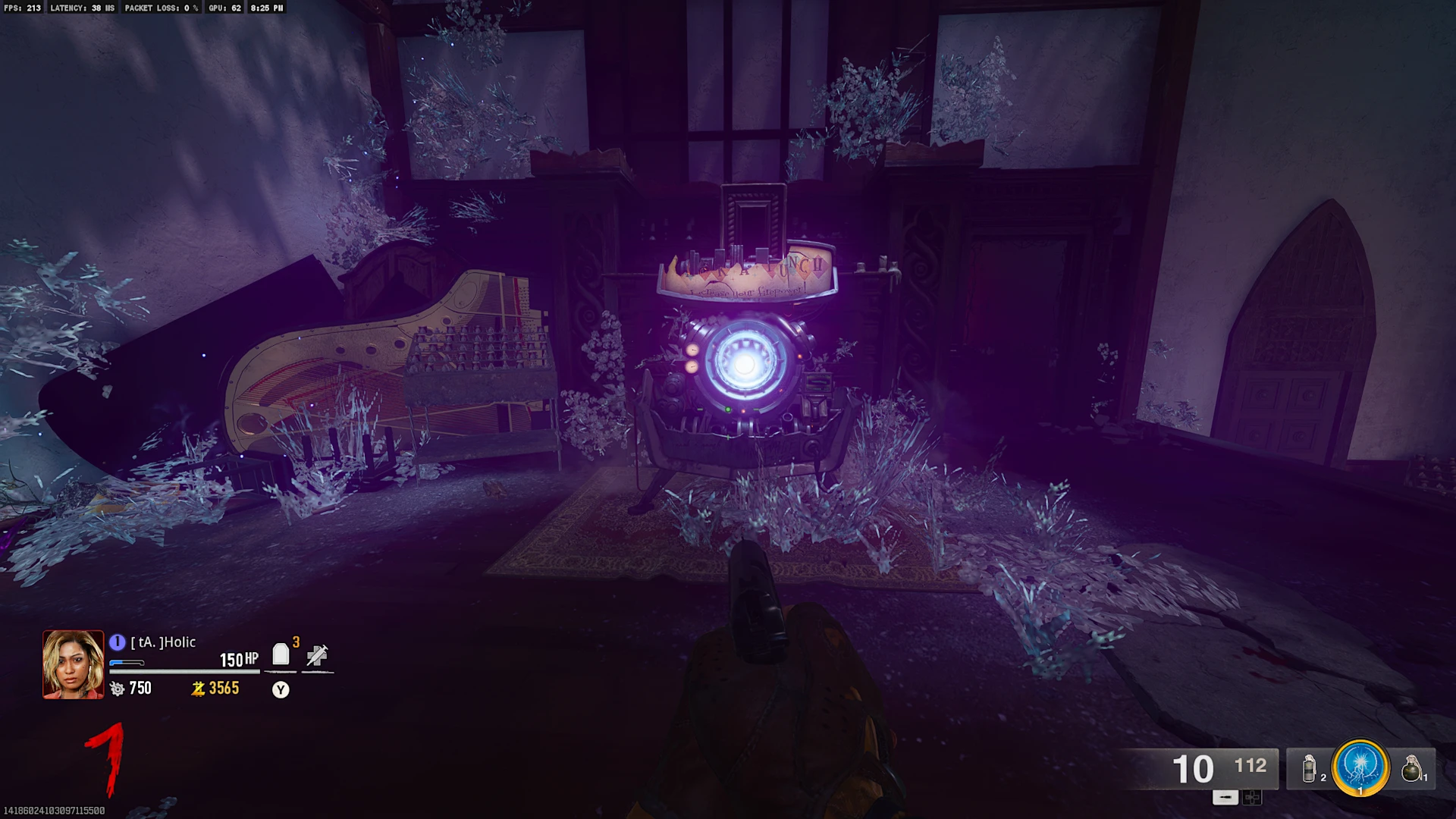This screenshot has width=1456, height=819.
Task: Use the self-revive syringe icon
Action: 317,655
